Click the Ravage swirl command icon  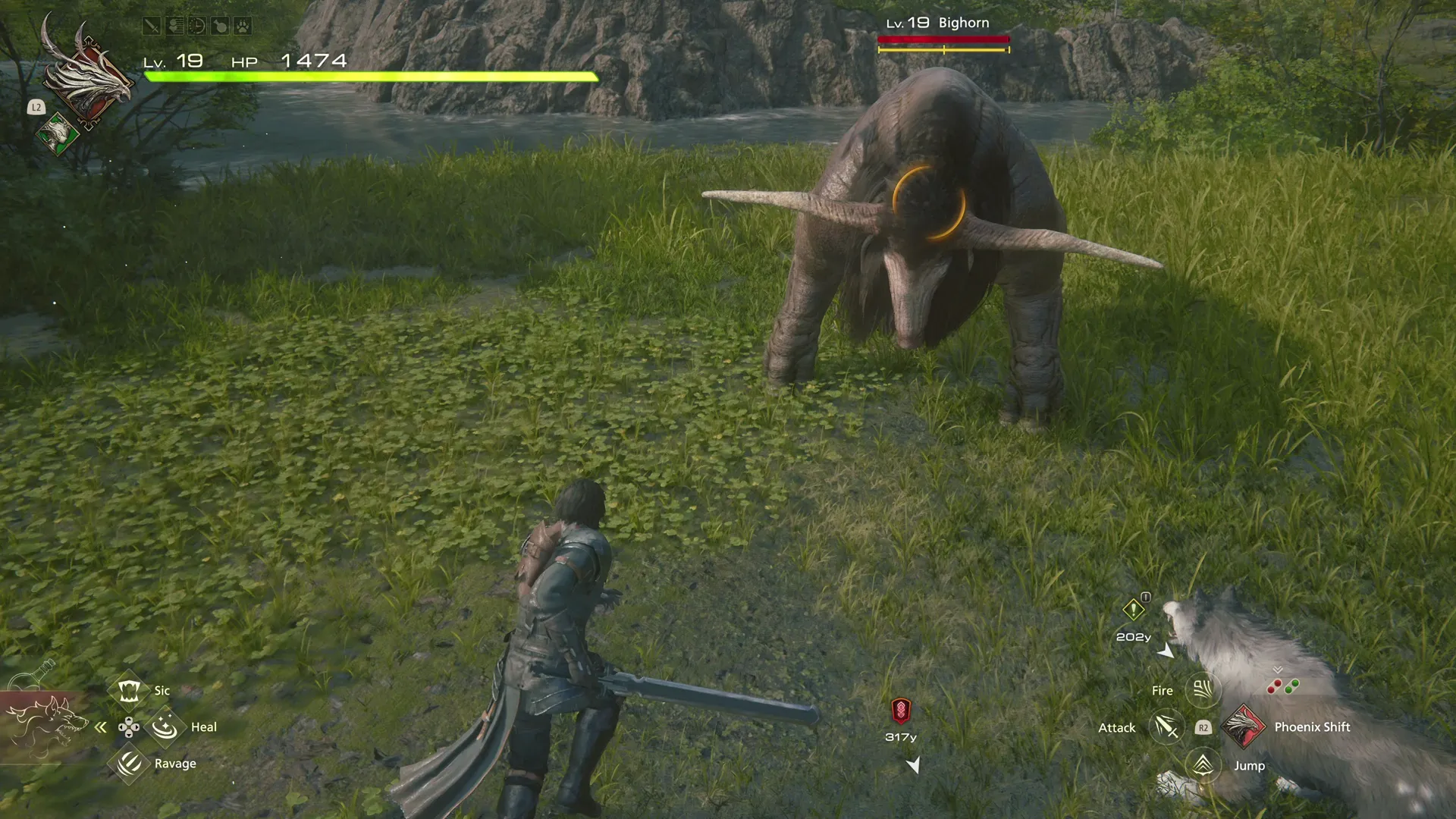coord(129,763)
